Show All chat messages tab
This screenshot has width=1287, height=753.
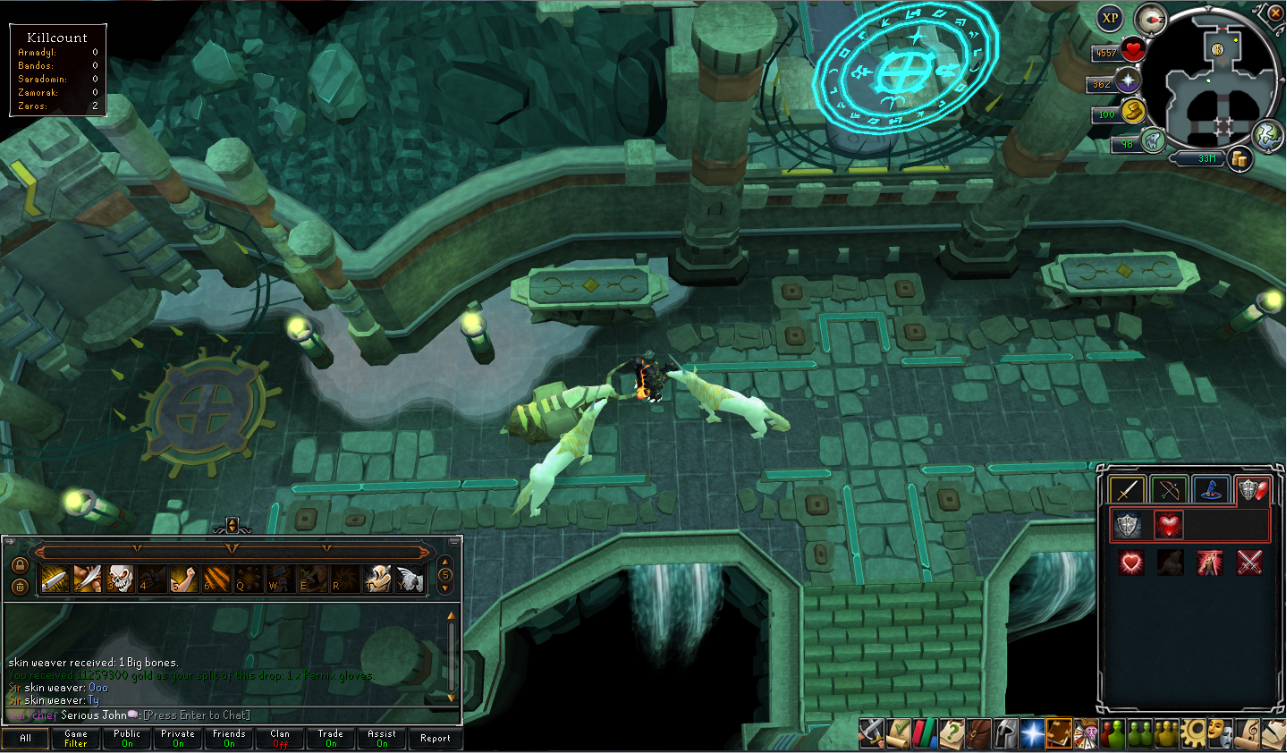pos(25,738)
